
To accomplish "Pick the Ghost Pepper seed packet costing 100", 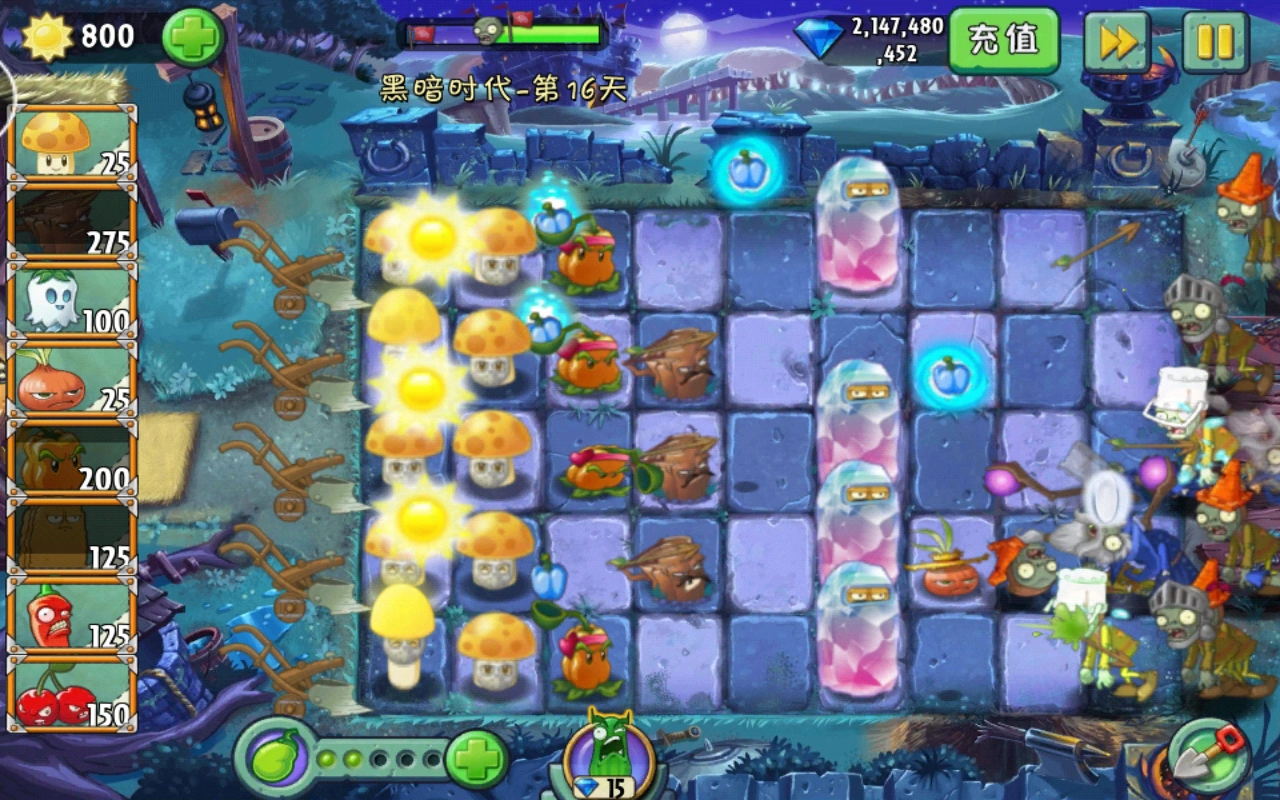I will click(x=70, y=300).
